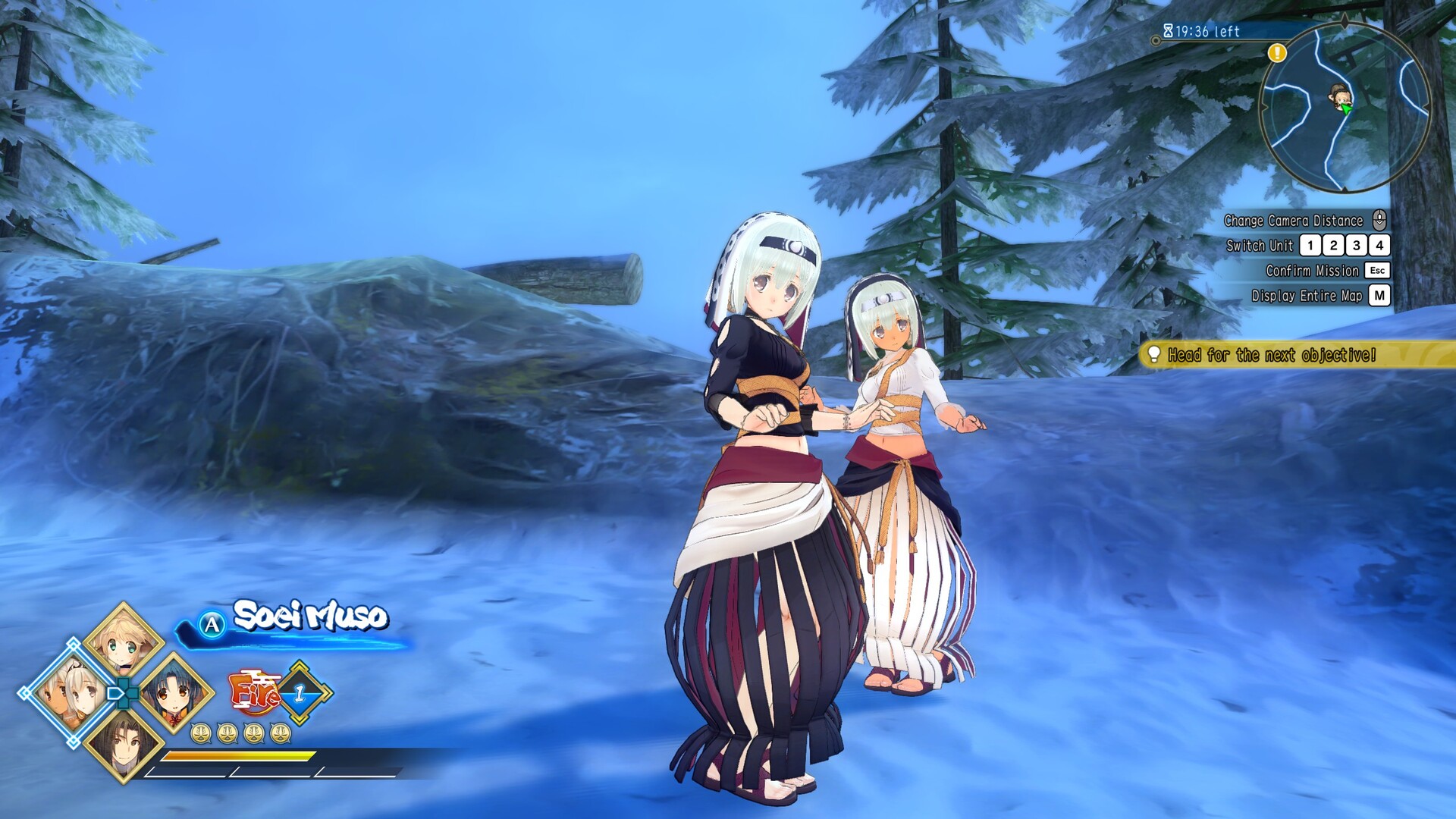Click the first balance medal under the Fire skill

pyautogui.click(x=201, y=734)
